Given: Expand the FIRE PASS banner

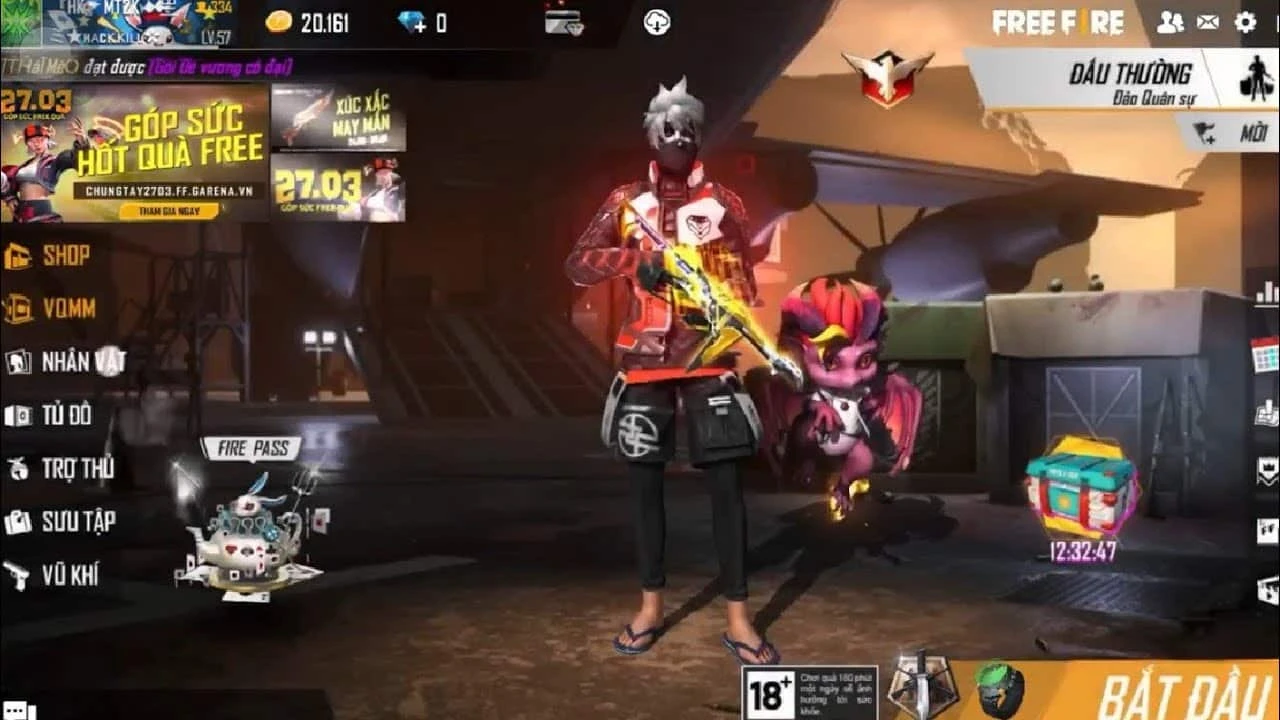Looking at the screenshot, I should tap(251, 447).
